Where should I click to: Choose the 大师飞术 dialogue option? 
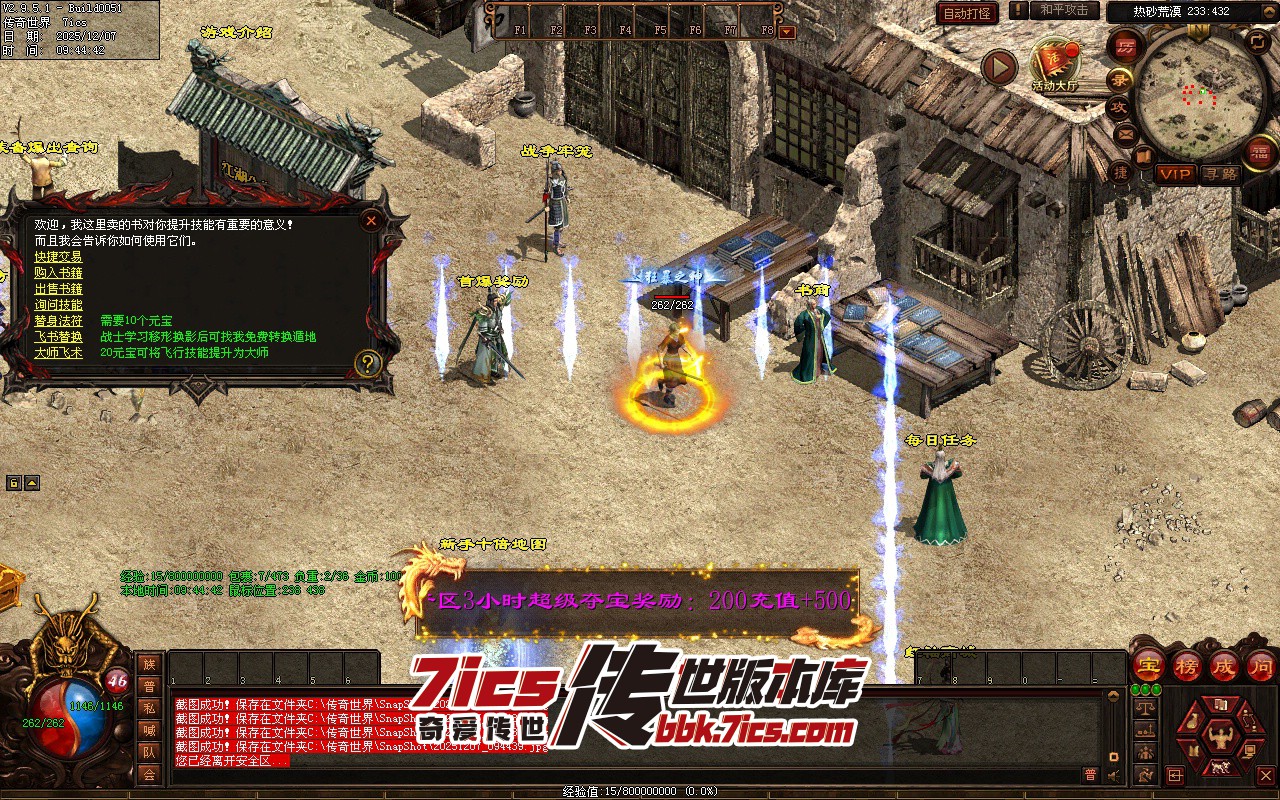coord(58,353)
